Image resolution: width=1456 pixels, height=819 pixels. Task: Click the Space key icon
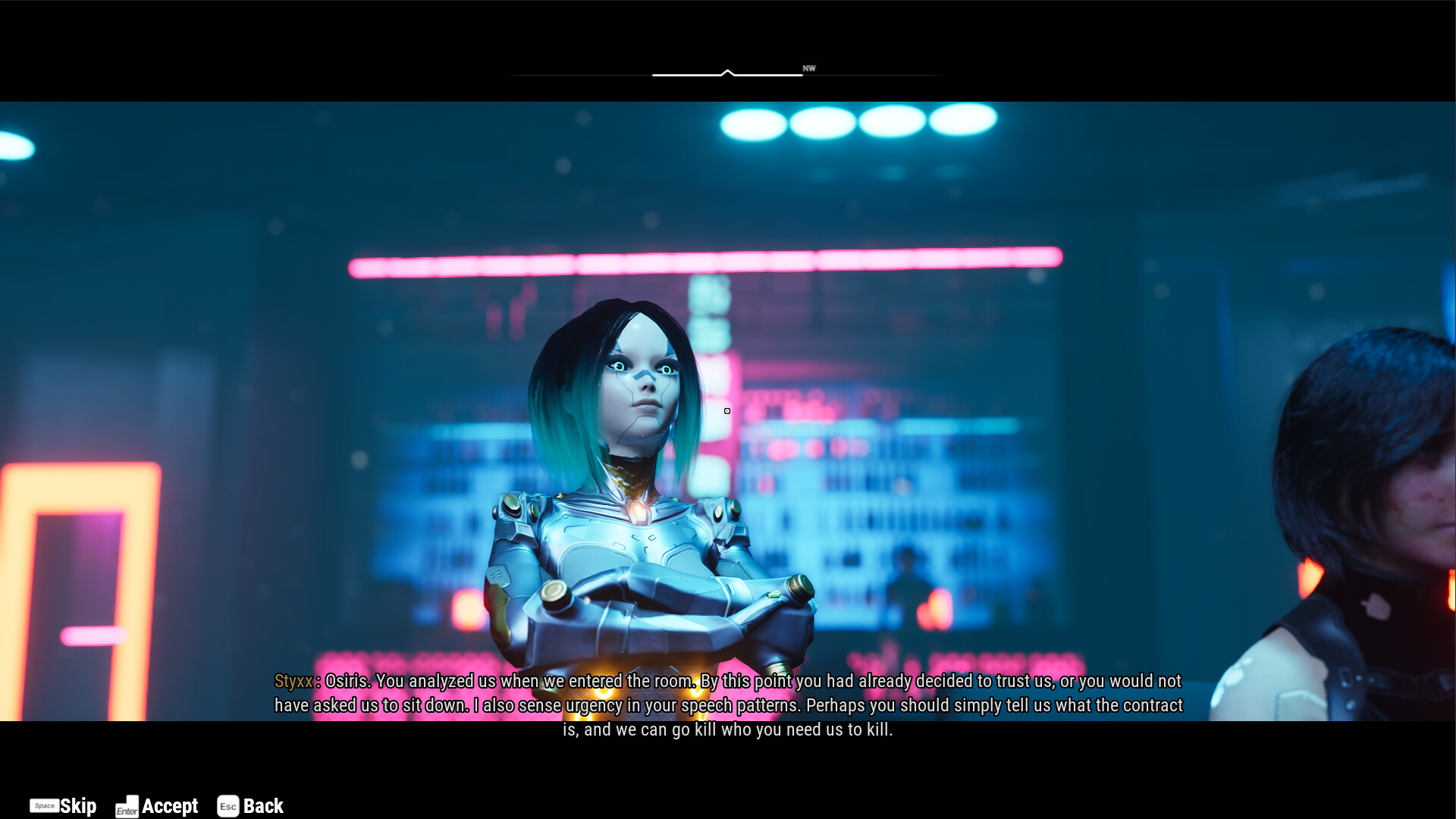coord(45,806)
